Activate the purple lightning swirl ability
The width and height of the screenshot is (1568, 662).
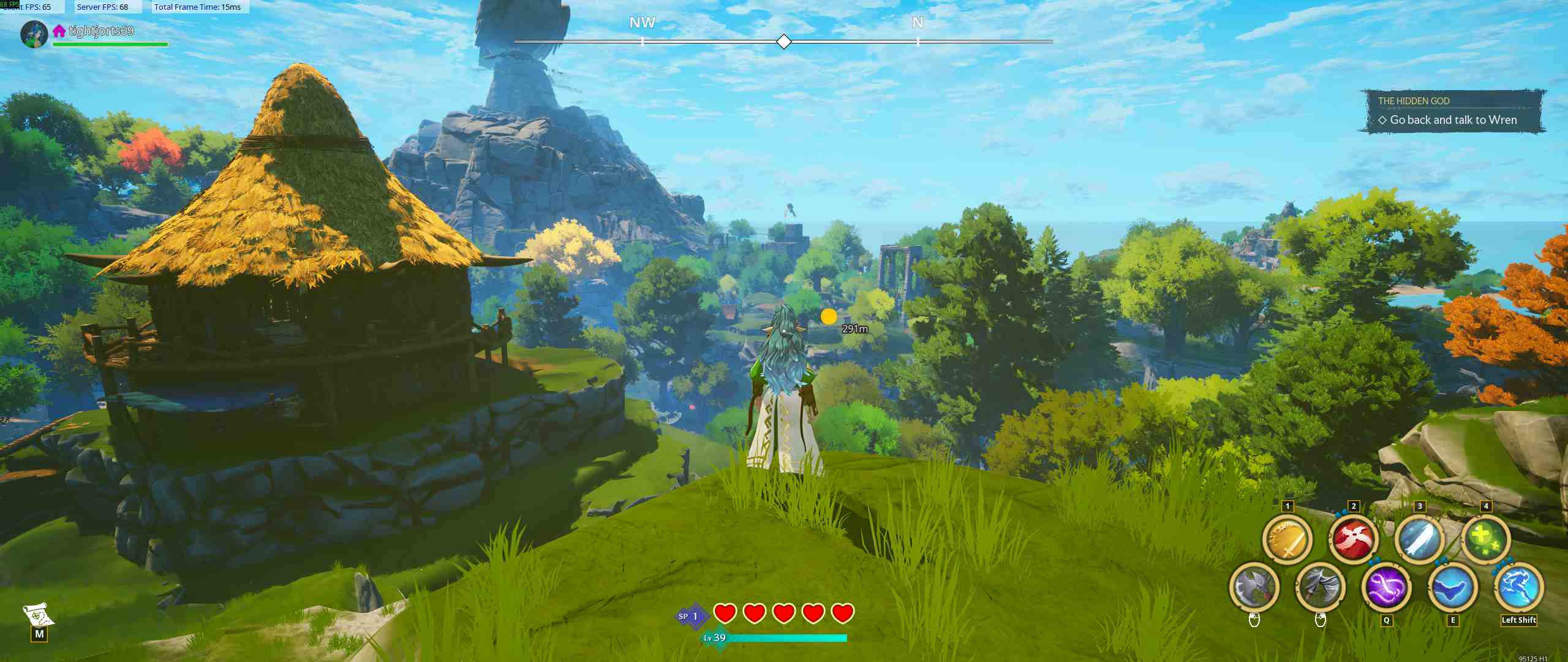(1386, 587)
